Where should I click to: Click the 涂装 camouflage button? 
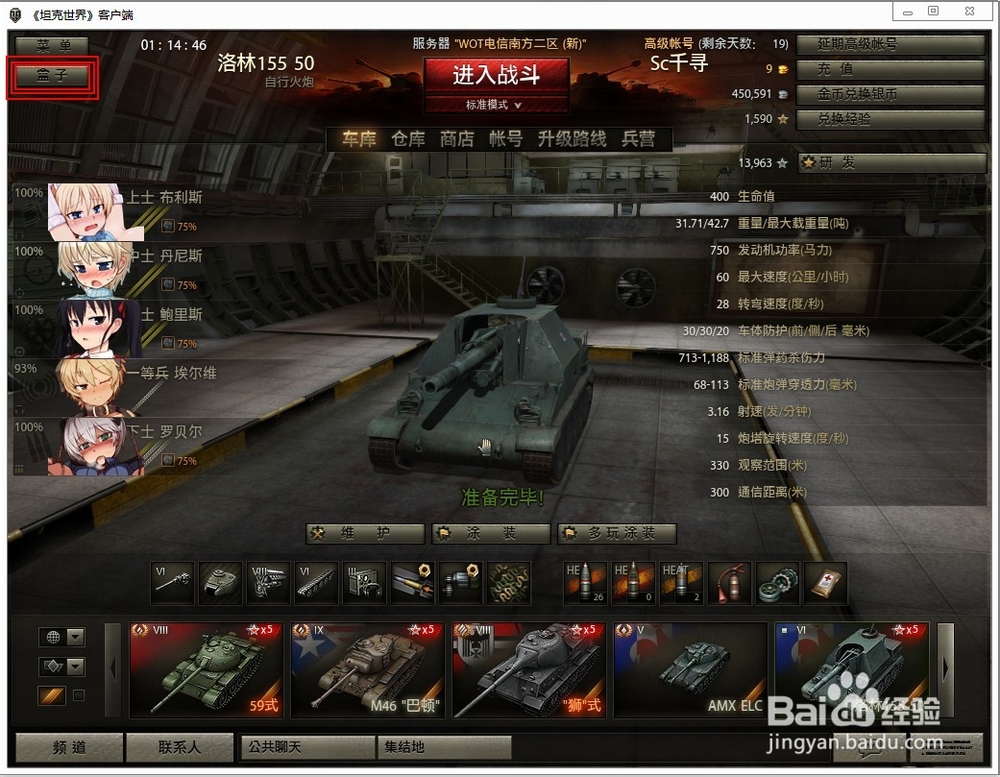tap(490, 533)
